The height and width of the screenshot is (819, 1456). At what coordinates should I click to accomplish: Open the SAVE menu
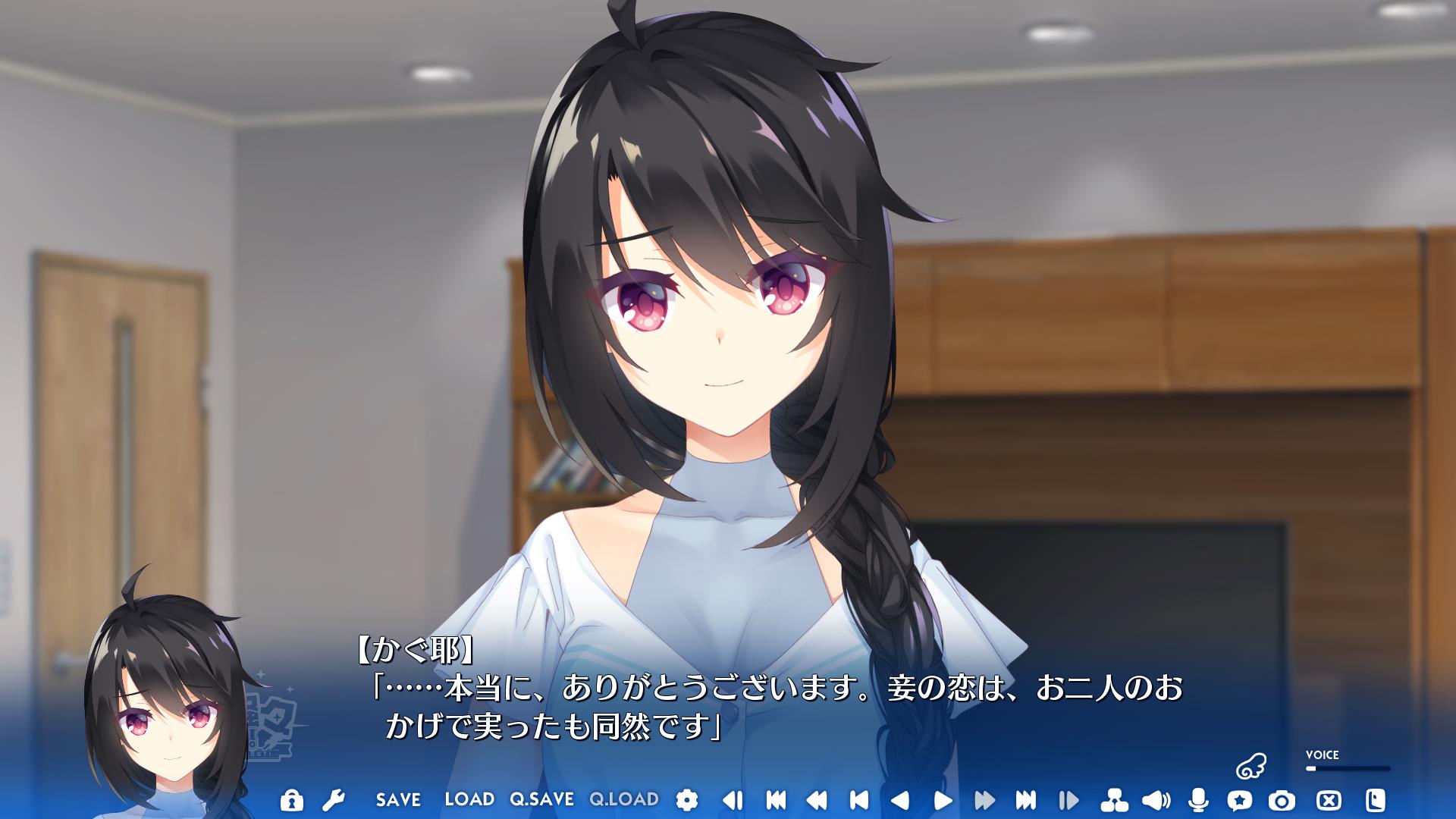pos(398,800)
